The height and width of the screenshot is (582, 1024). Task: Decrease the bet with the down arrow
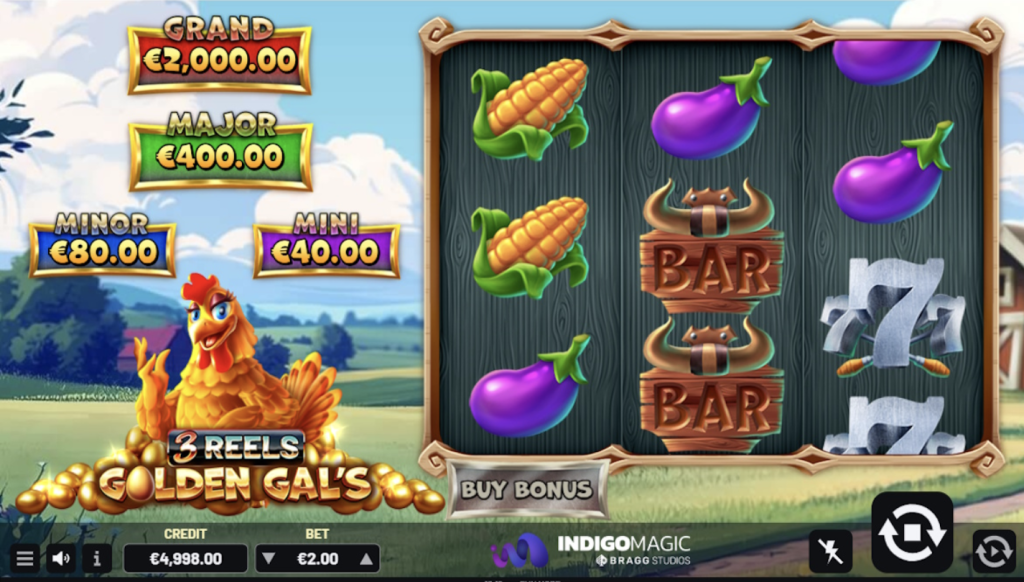[268, 559]
